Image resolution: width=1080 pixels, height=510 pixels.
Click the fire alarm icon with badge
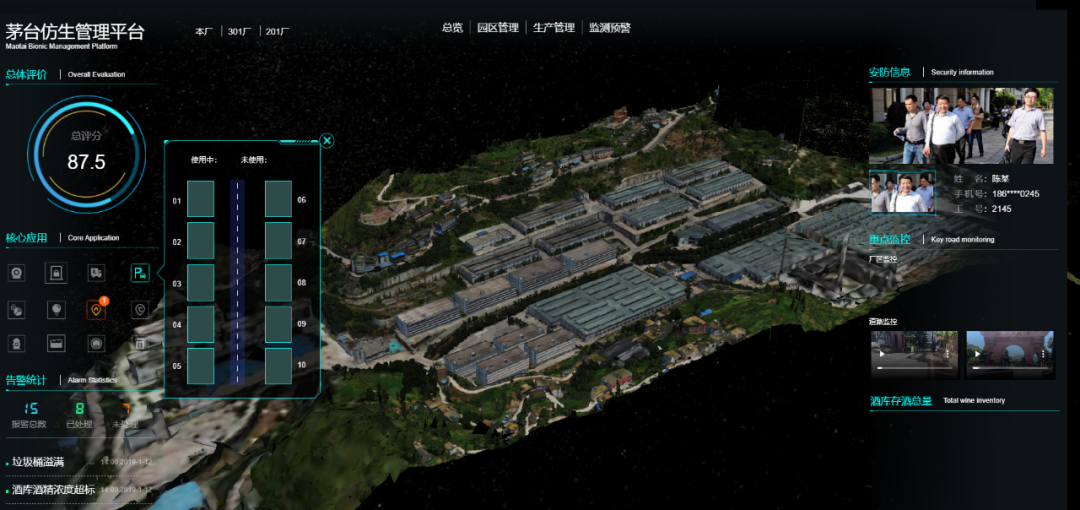97,310
